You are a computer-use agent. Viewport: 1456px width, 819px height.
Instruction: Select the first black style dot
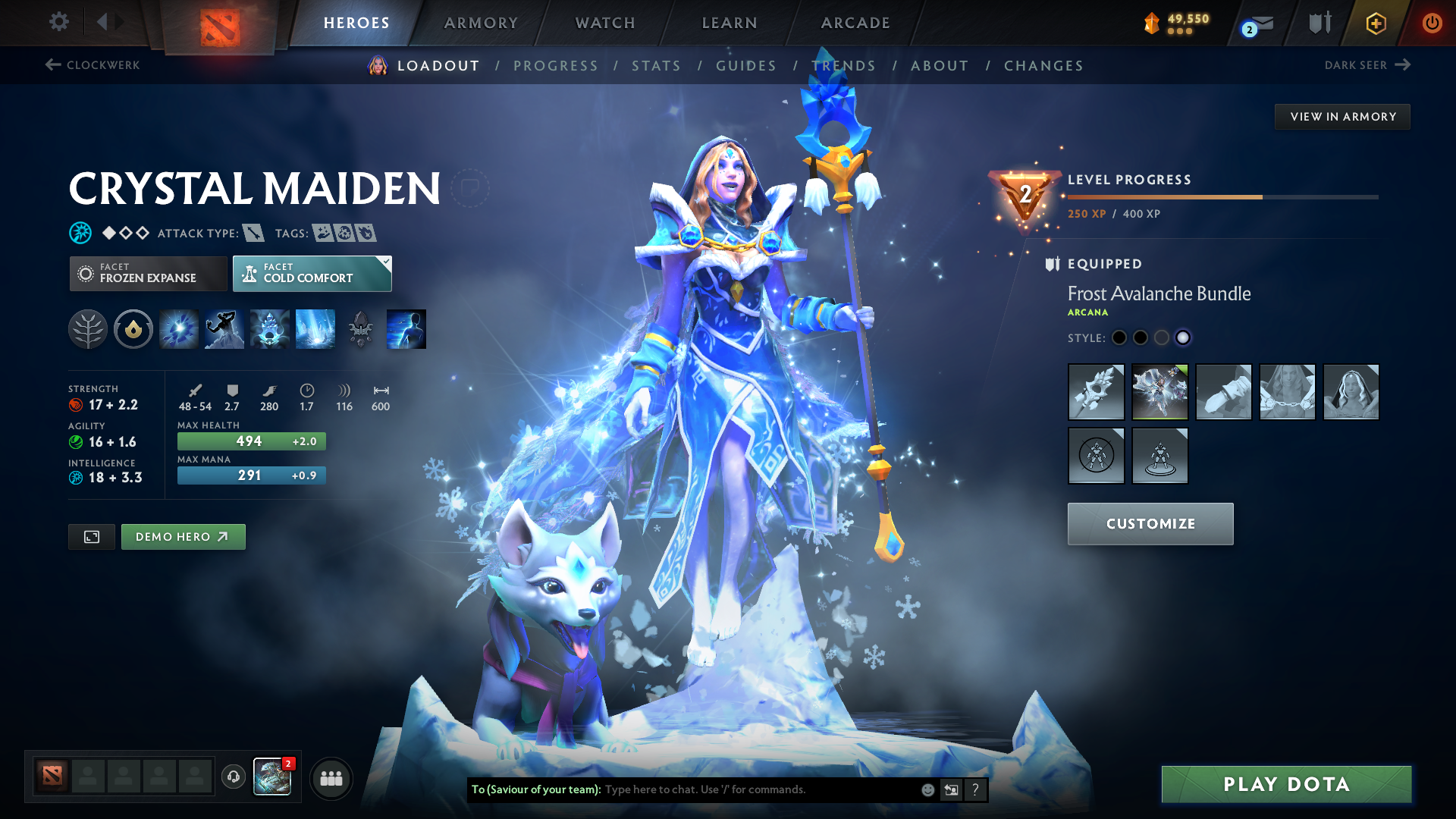coord(1119,338)
